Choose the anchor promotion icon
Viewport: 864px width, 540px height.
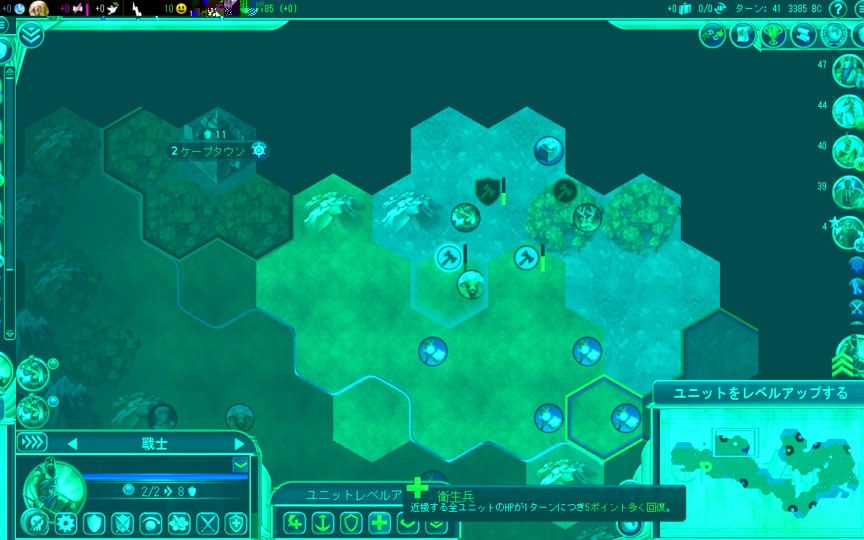(x=323, y=522)
